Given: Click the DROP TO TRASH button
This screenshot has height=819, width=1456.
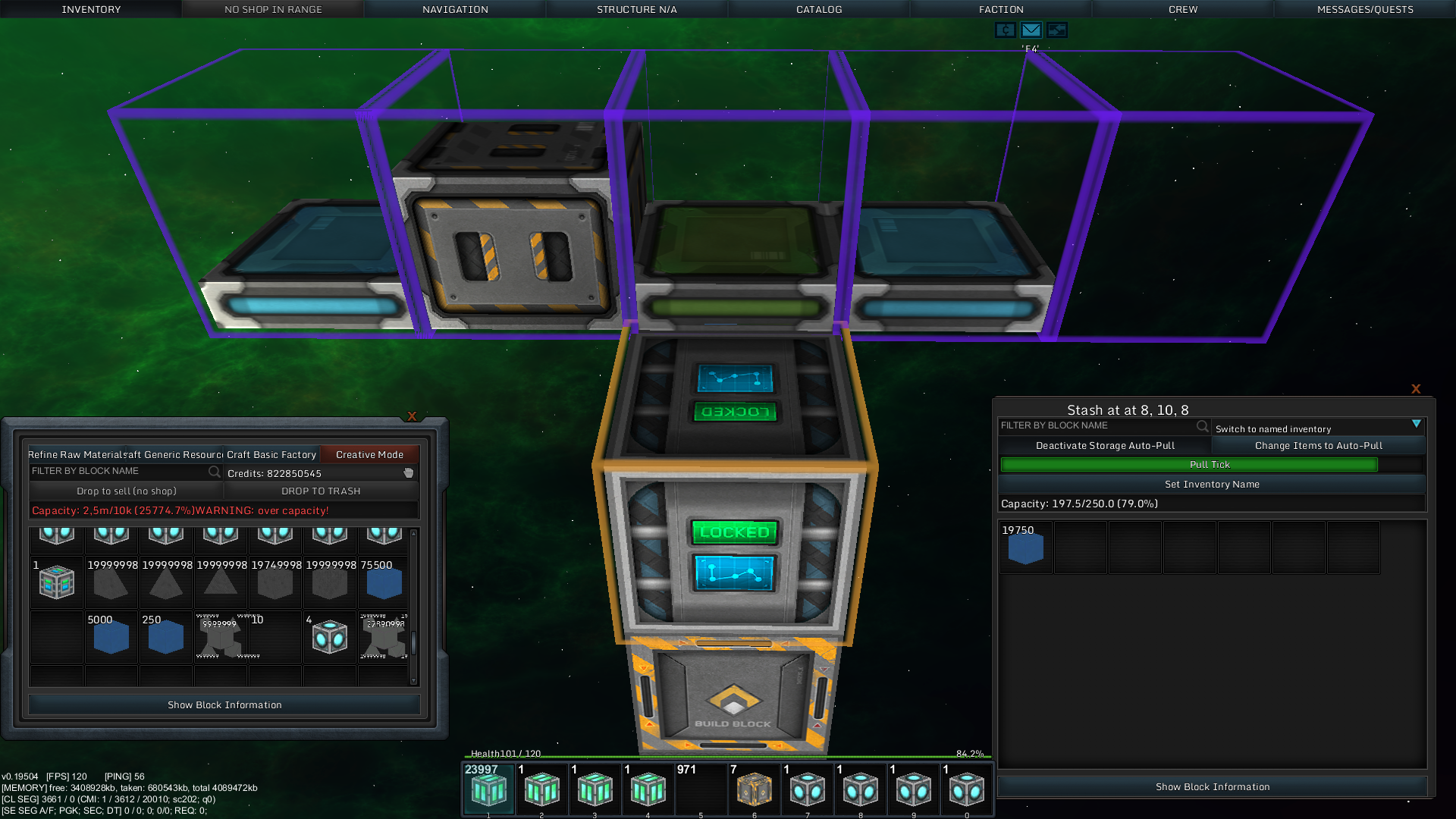Looking at the screenshot, I should pos(321,491).
